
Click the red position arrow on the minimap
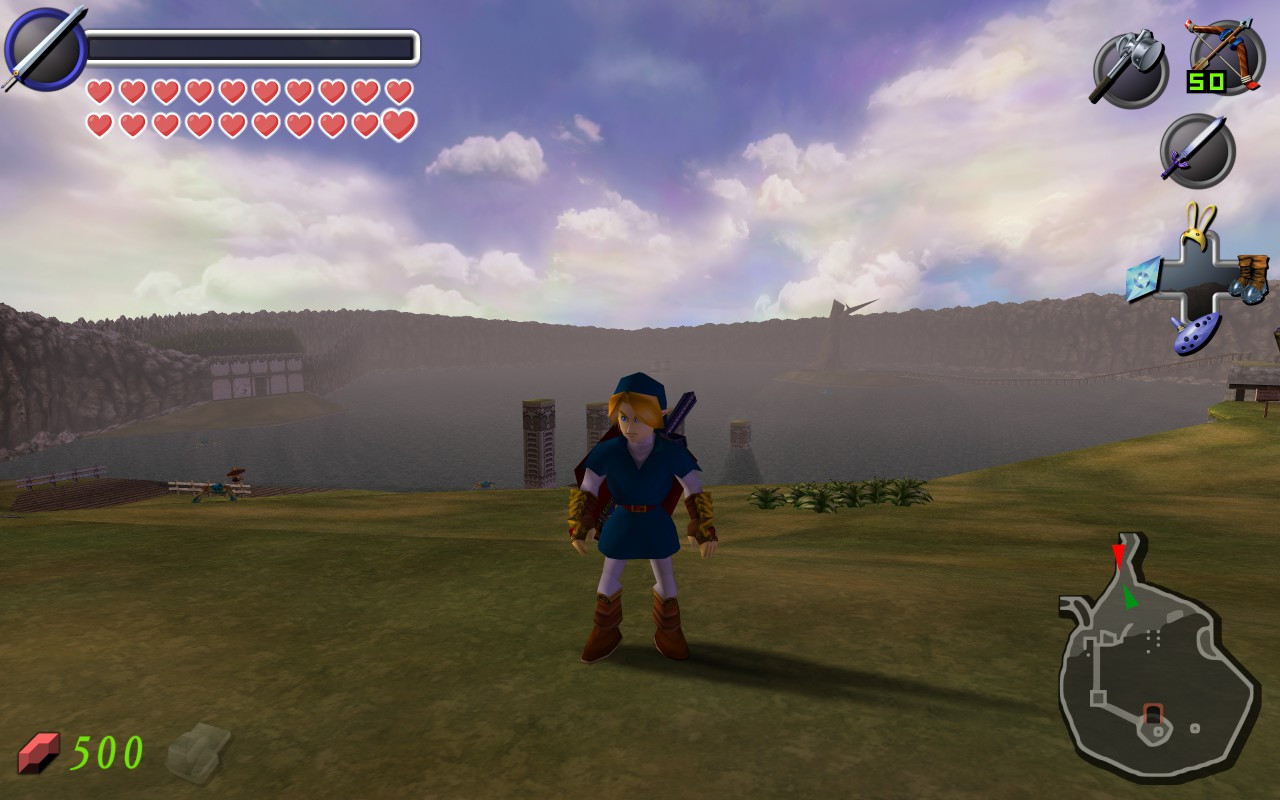1118,556
